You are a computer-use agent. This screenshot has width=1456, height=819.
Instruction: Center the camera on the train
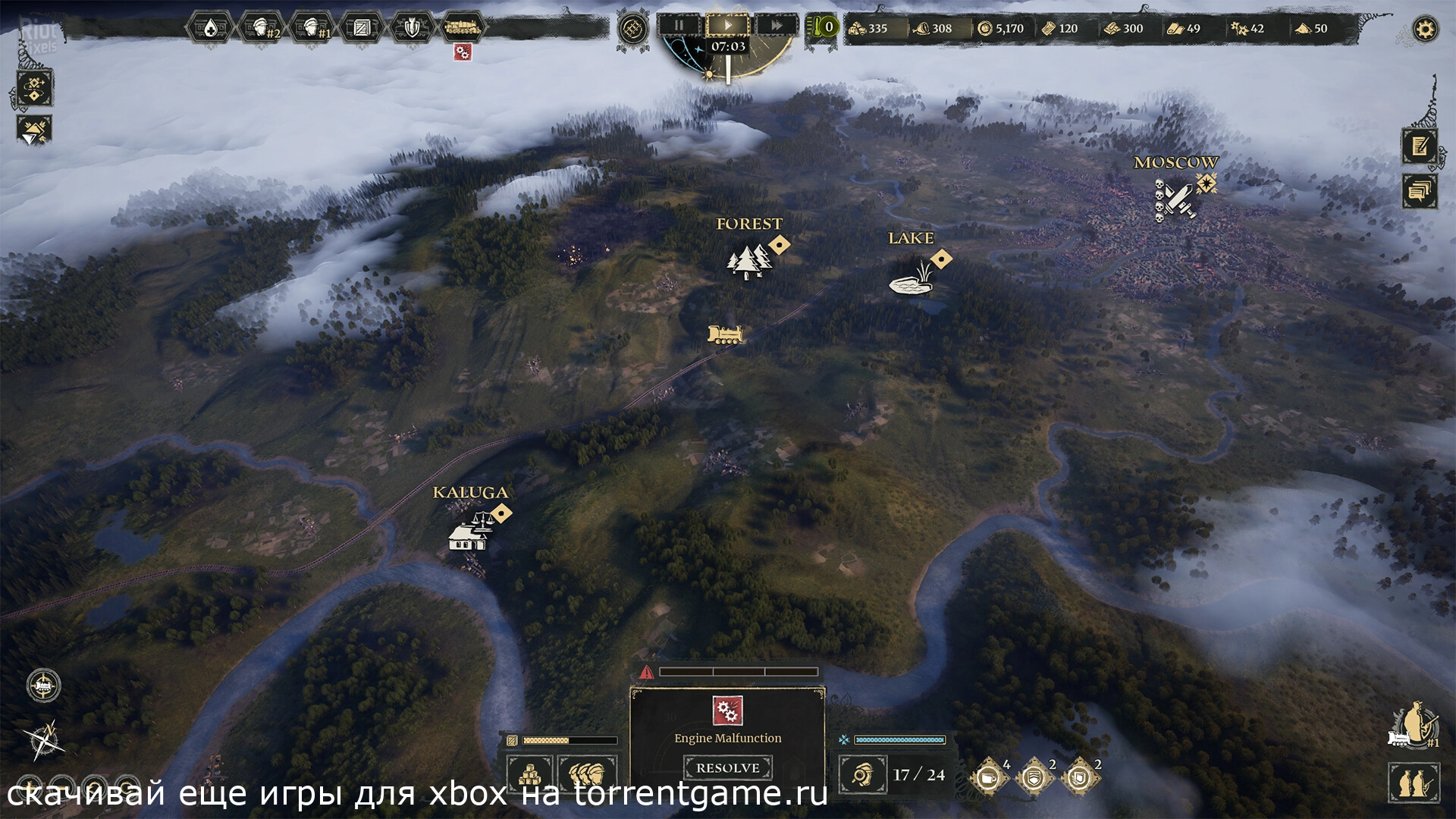click(44, 686)
